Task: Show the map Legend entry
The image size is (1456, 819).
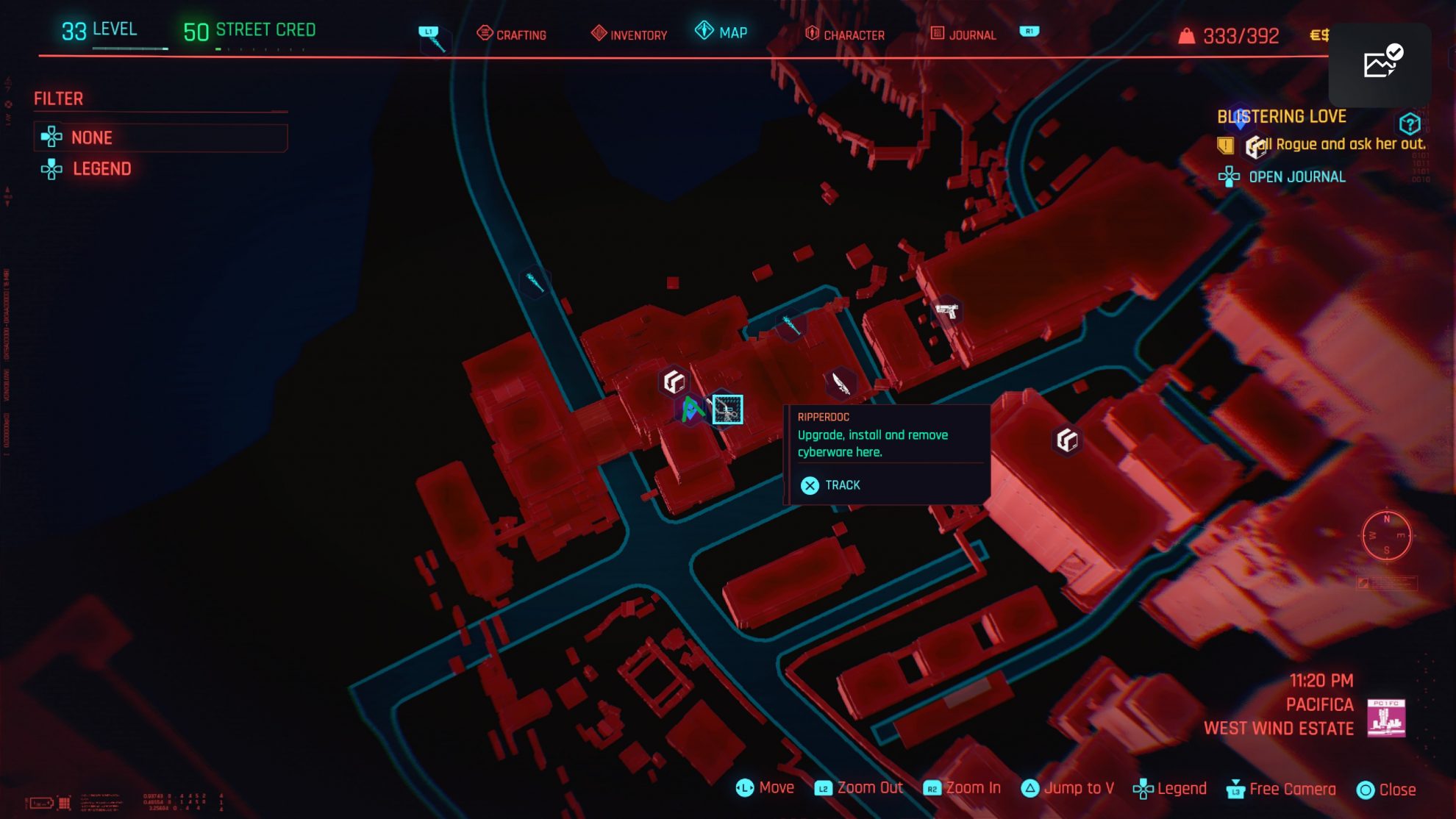Action: pyautogui.click(x=101, y=169)
